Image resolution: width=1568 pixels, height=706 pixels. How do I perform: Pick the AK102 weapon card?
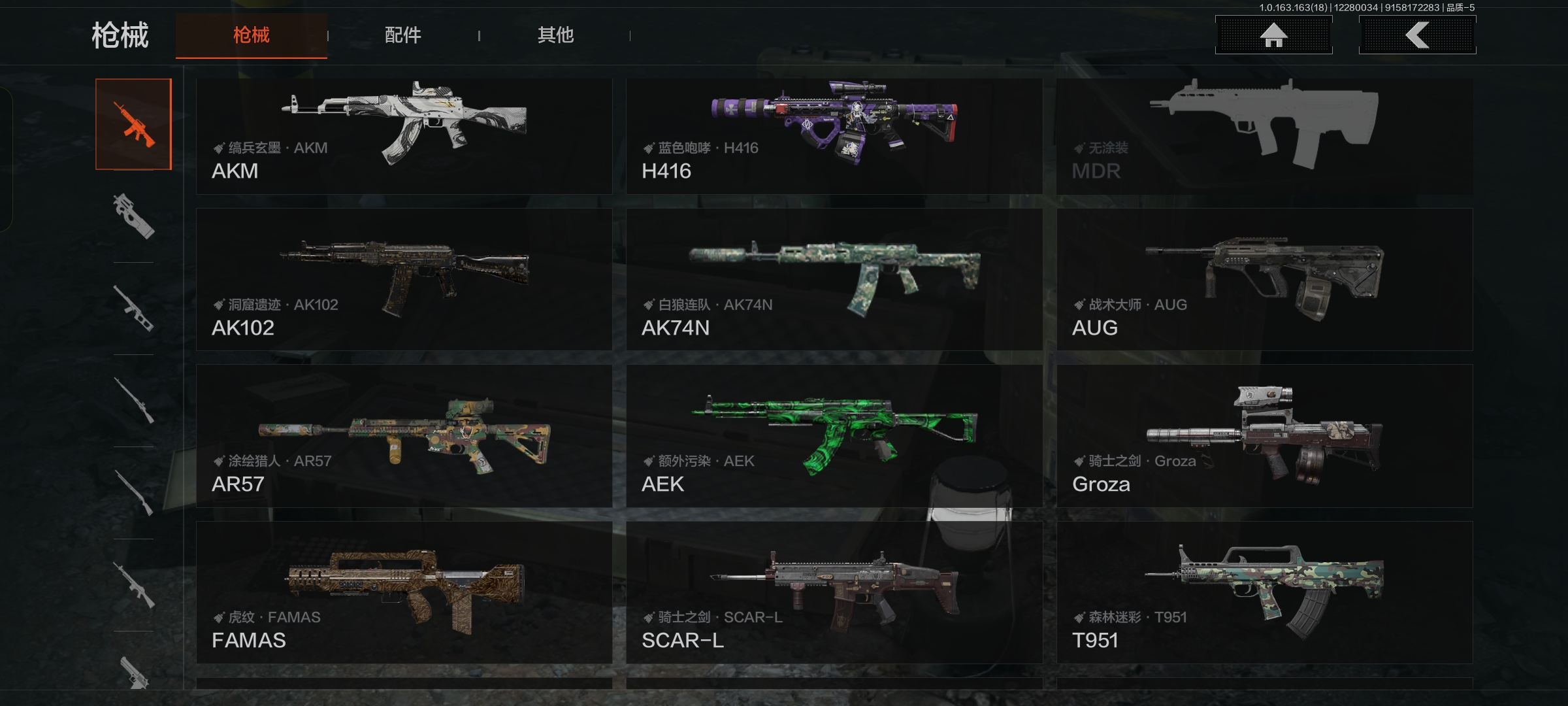coord(404,279)
